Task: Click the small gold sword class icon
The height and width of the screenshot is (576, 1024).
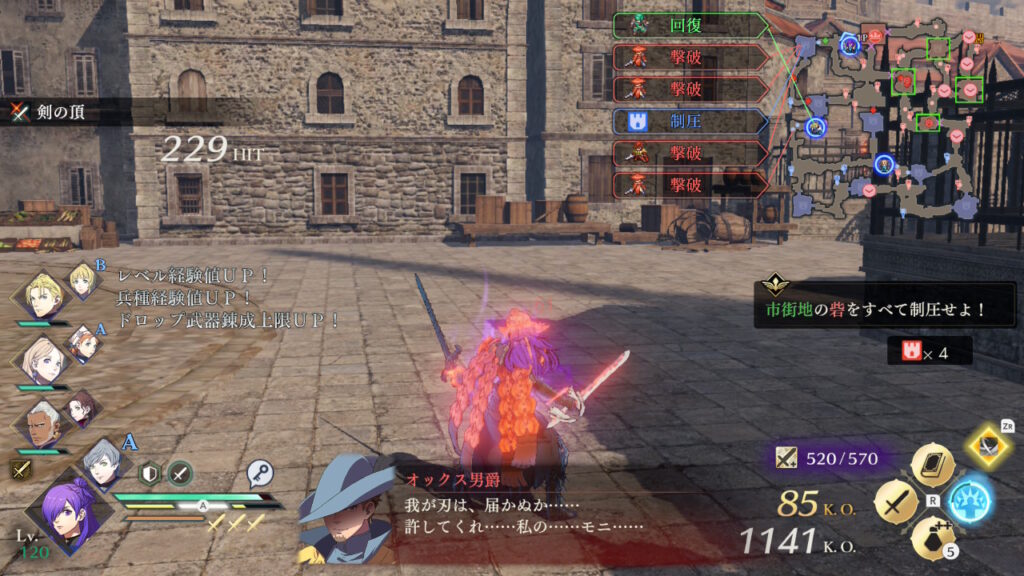Action: pyautogui.click(x=20, y=468)
